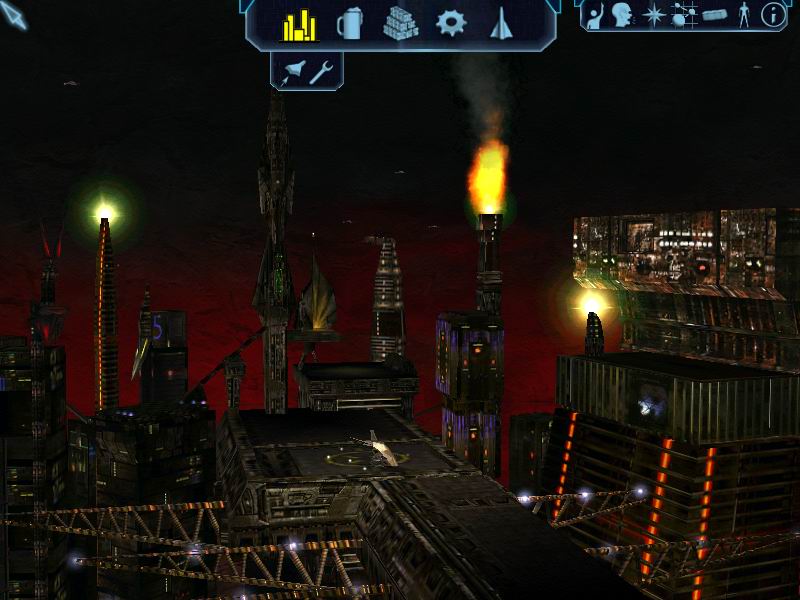Visit the equipment dealer gear icon

point(451,24)
